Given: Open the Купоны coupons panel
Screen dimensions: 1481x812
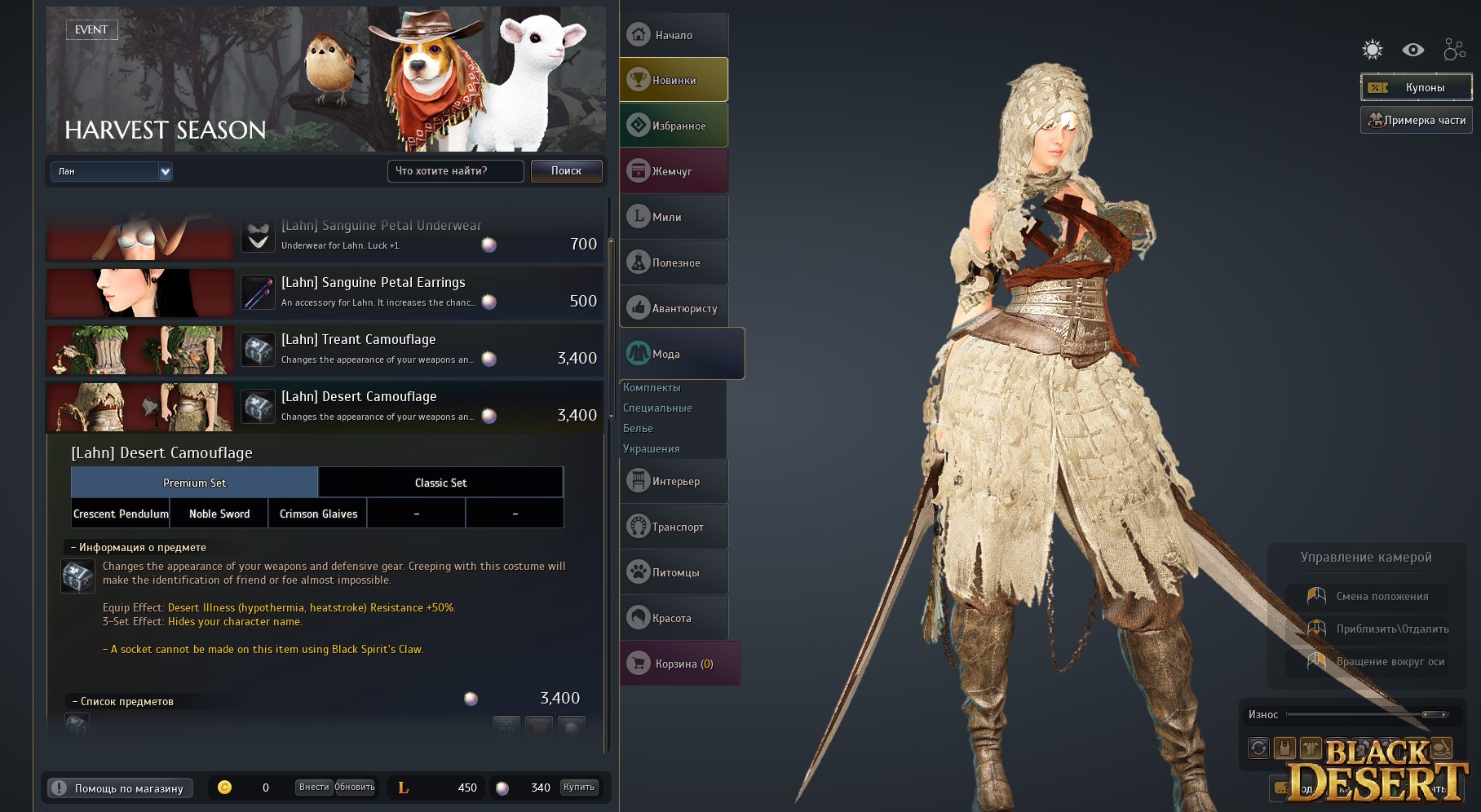Looking at the screenshot, I should tap(1416, 87).
